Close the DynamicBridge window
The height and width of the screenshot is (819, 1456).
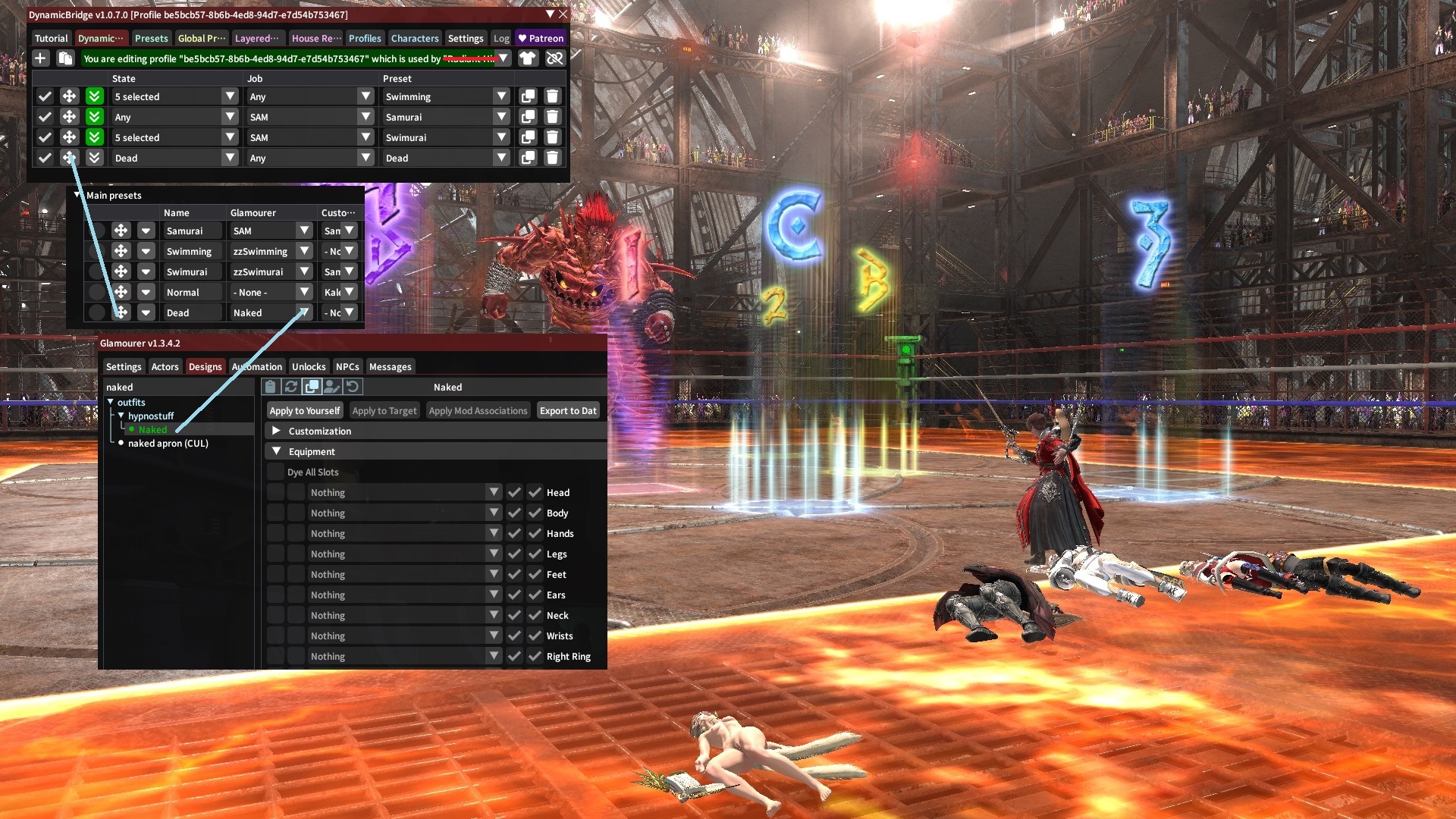(x=563, y=14)
